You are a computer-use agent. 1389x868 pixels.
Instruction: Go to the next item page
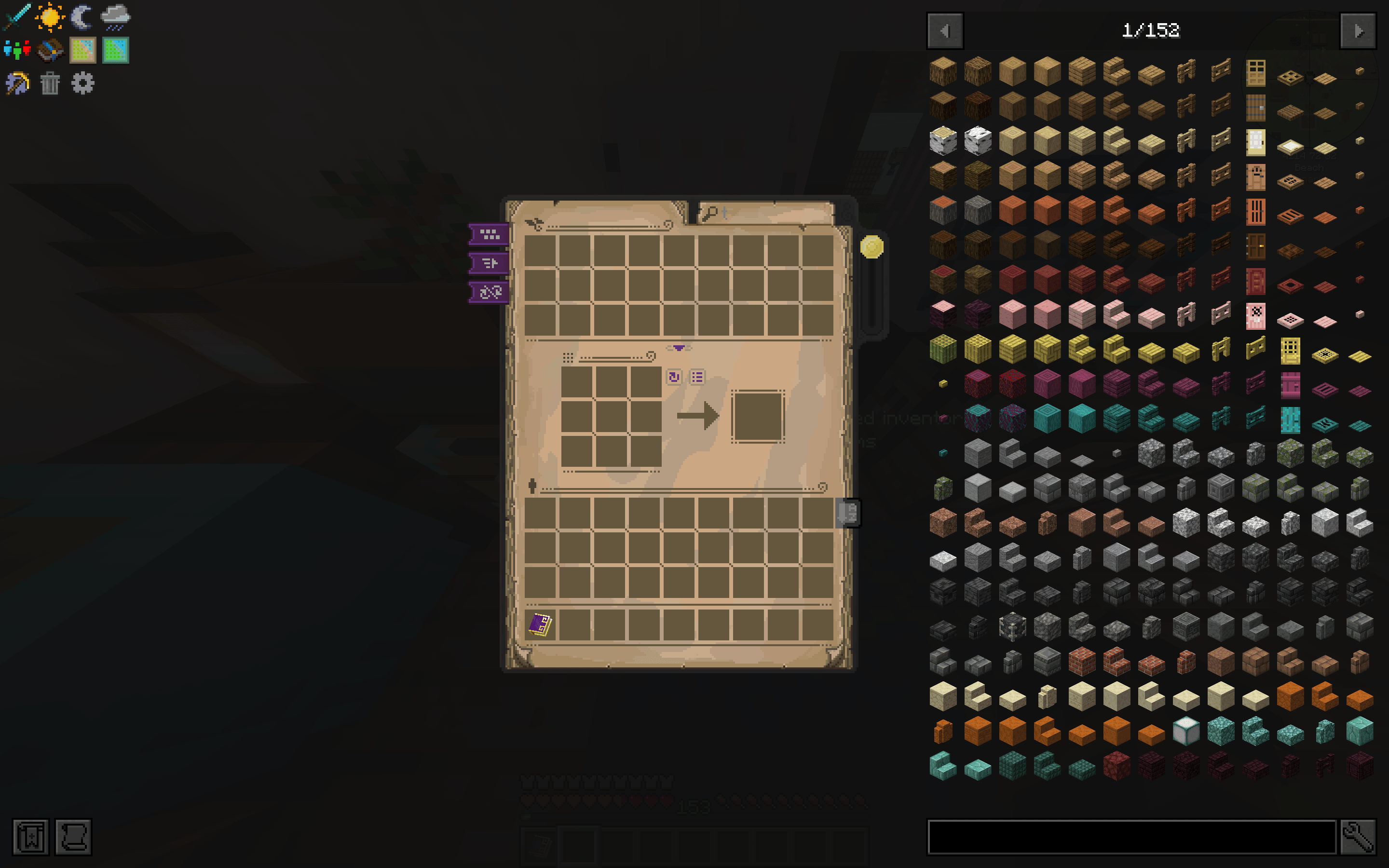click(1359, 31)
